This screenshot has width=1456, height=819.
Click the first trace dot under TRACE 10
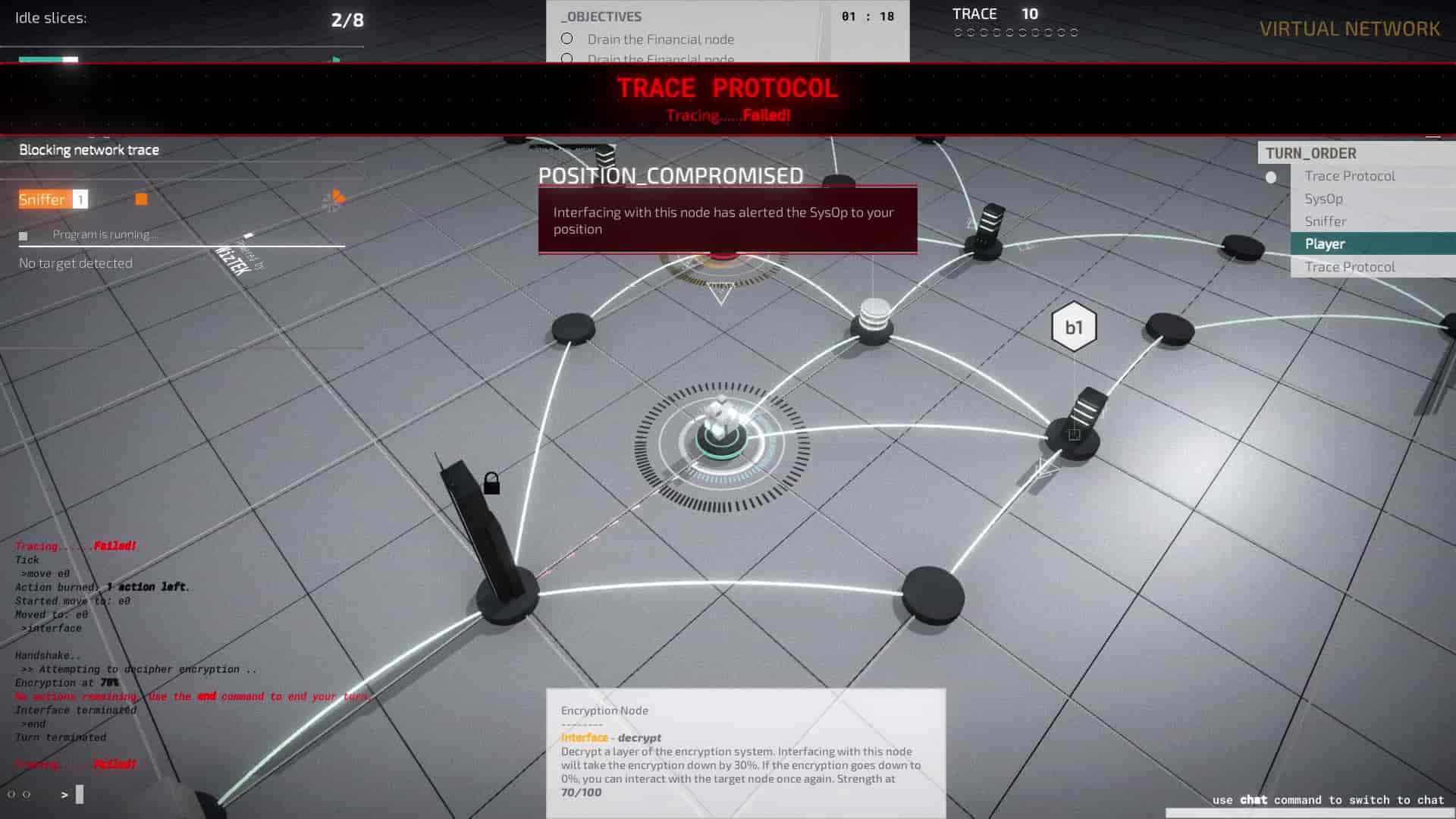958,32
